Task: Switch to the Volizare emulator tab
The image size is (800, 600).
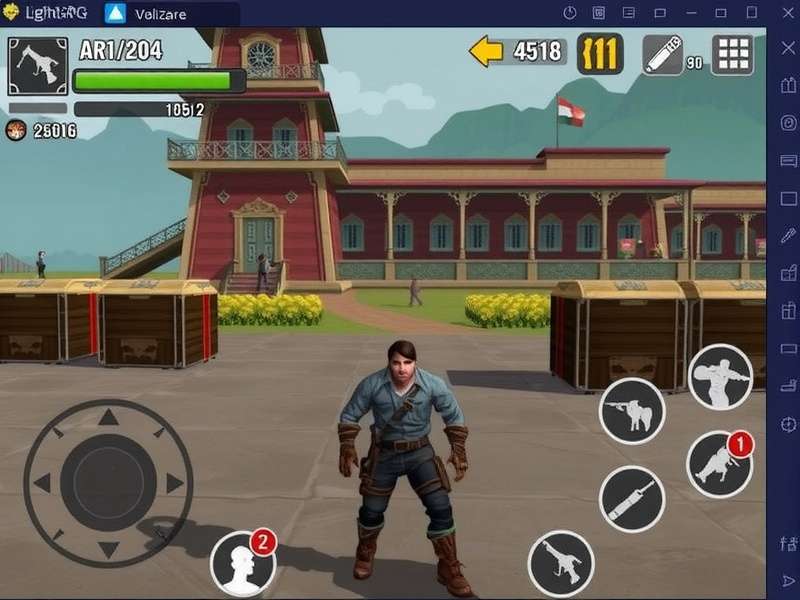Action: coord(160,14)
